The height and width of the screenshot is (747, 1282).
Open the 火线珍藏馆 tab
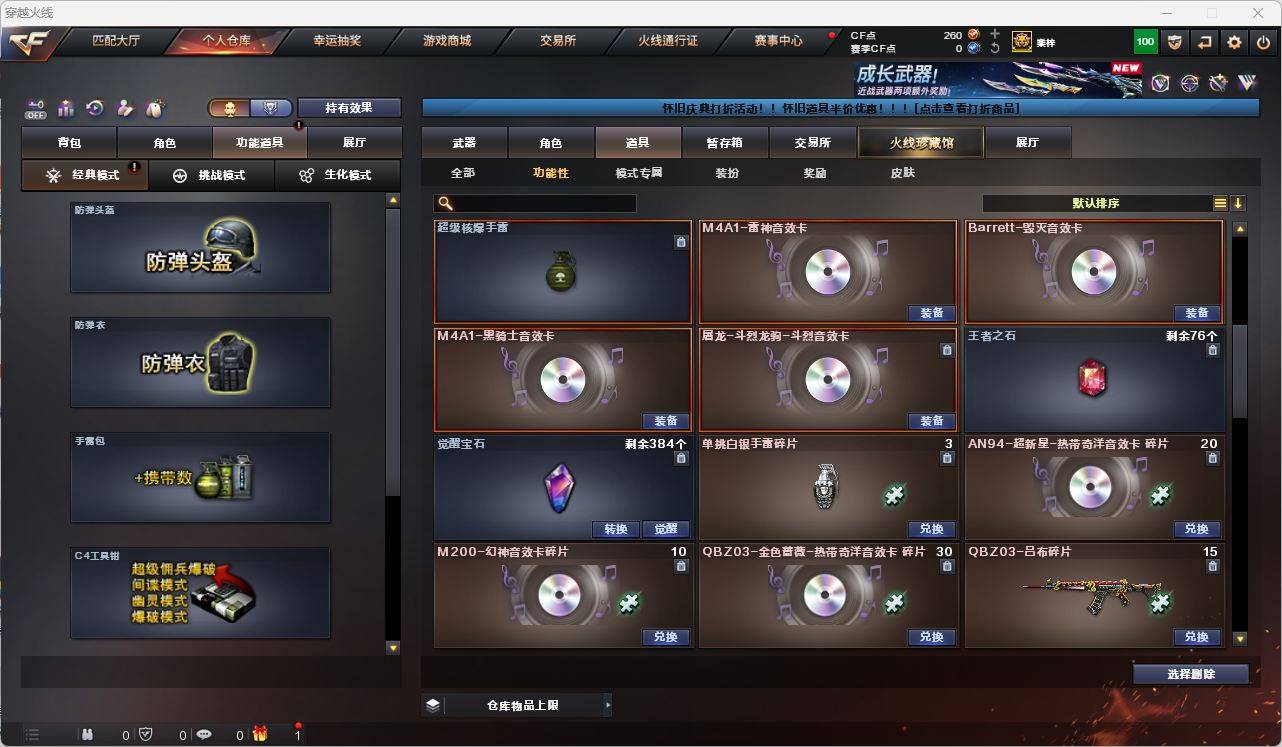tap(919, 142)
